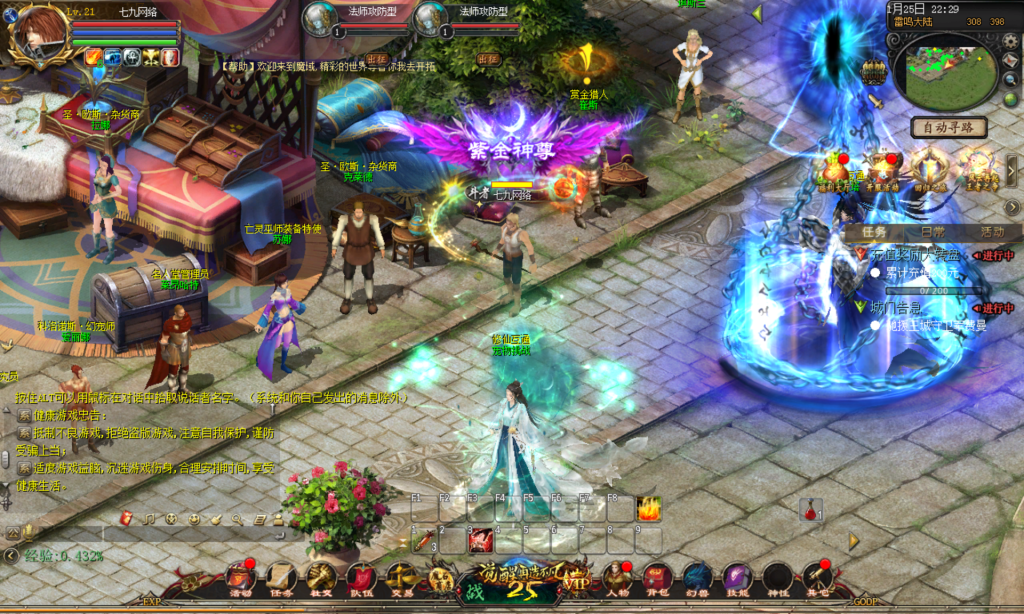Open the 队伍 team menu
The image size is (1024, 614).
click(361, 577)
